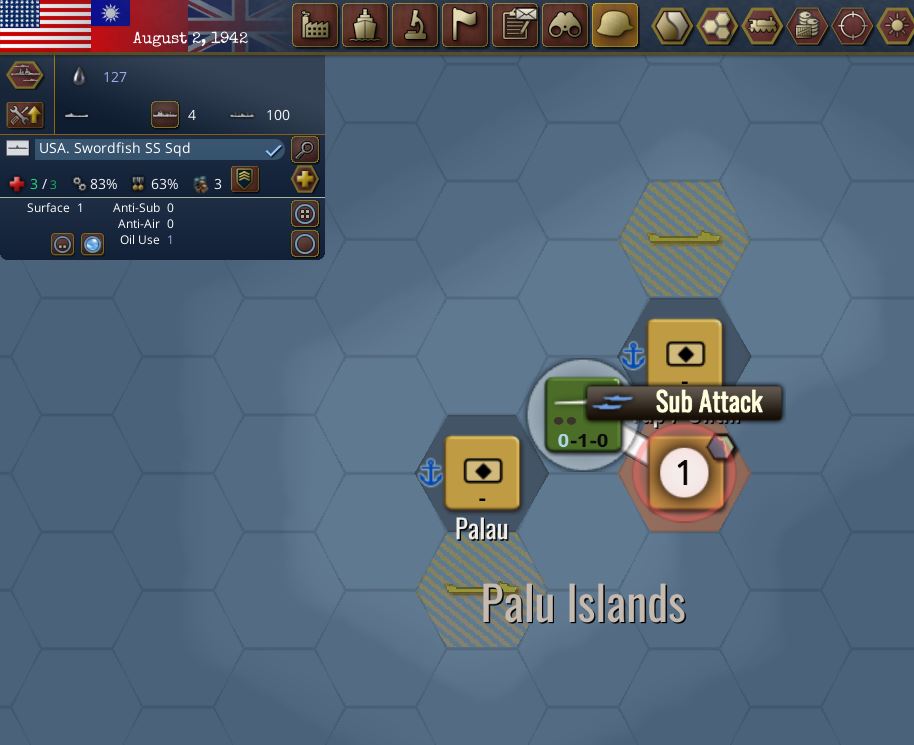Select the Palau port hex tile
914x745 pixels.
point(482,472)
